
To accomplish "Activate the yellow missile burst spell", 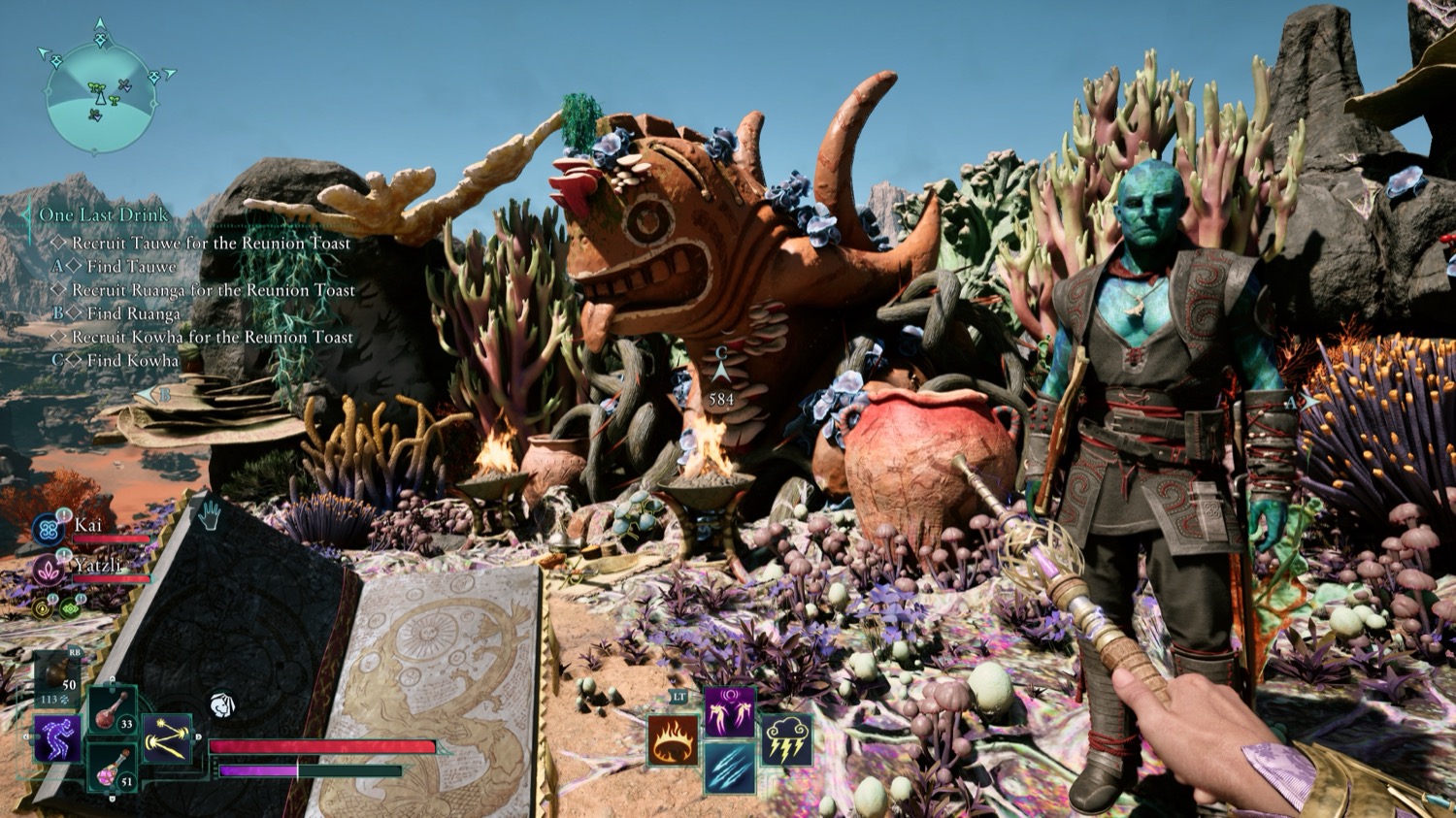I will pos(167,739).
